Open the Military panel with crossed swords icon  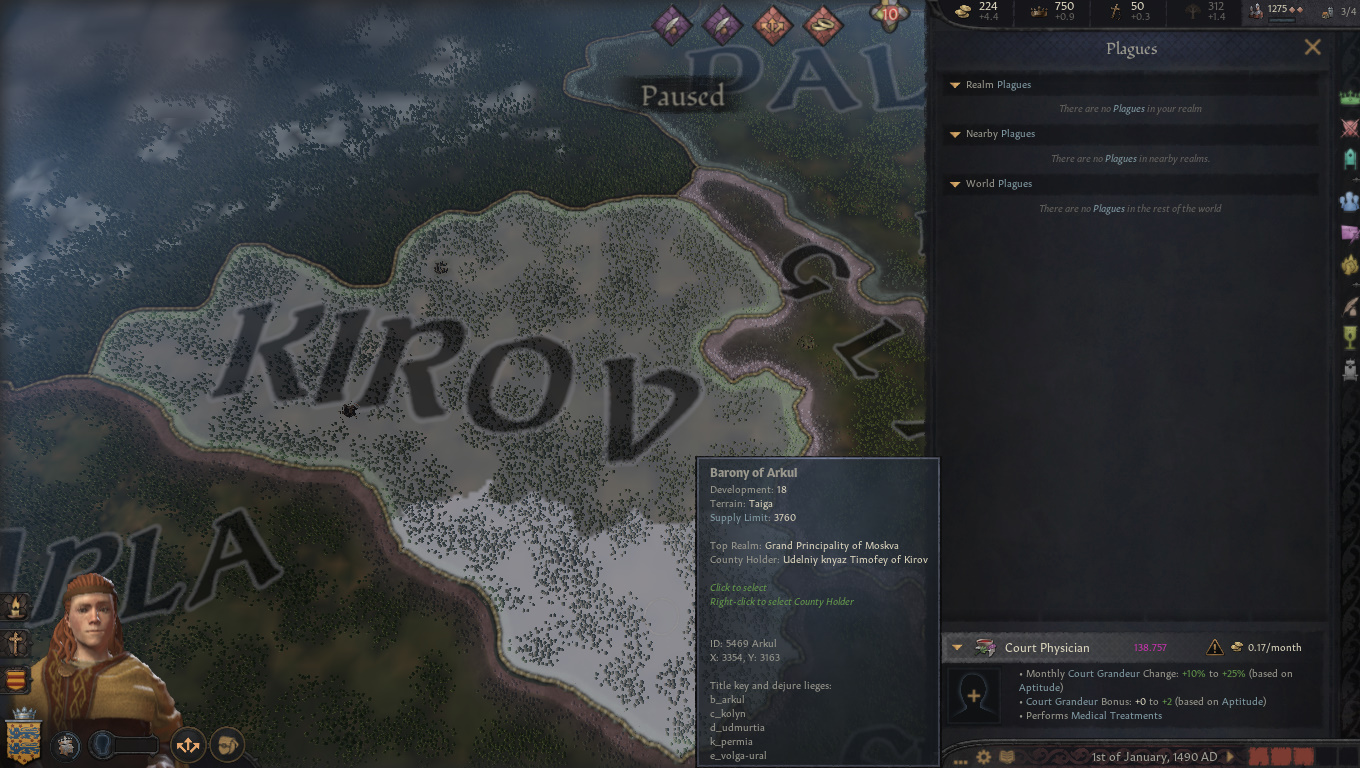pyautogui.click(x=1349, y=128)
